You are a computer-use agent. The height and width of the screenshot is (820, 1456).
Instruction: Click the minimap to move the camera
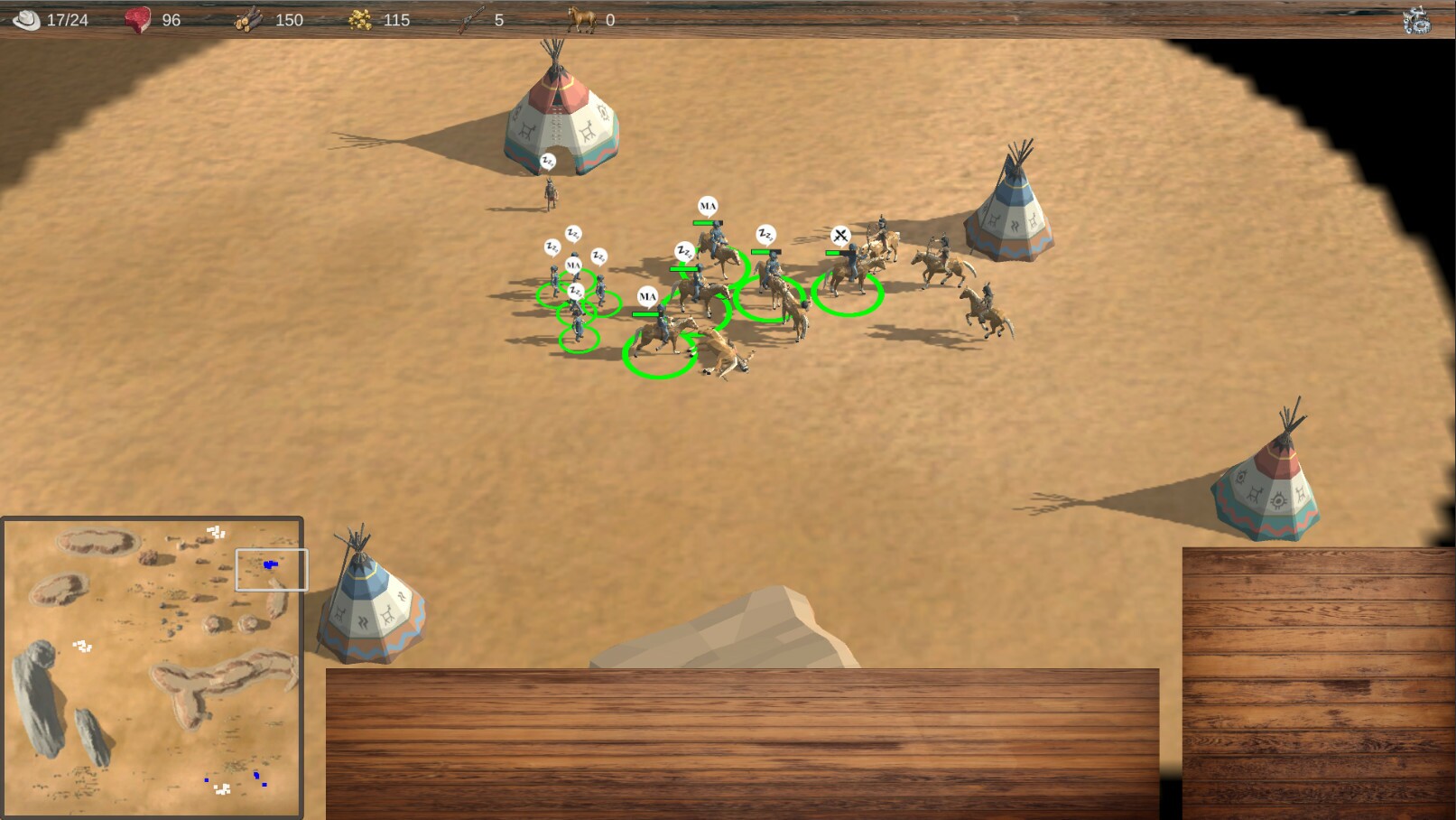[153, 667]
